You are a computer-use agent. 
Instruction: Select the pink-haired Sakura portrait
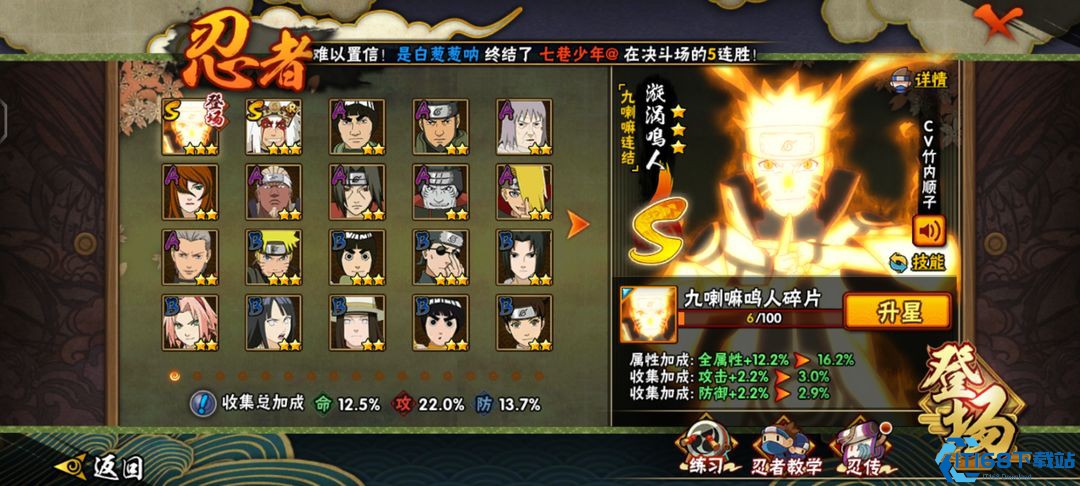pyautogui.click(x=189, y=321)
